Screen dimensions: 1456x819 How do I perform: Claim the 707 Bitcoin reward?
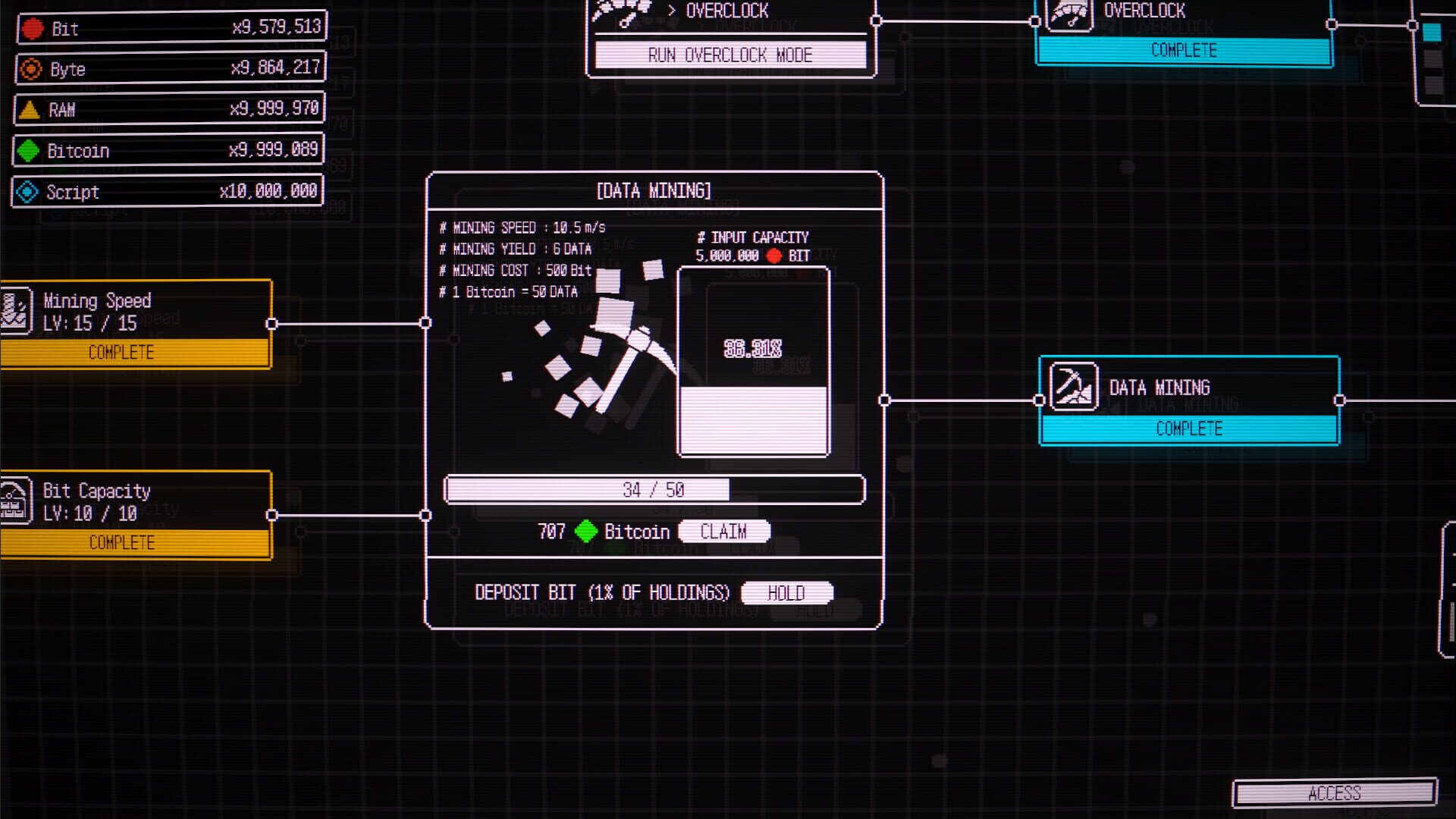tap(723, 532)
